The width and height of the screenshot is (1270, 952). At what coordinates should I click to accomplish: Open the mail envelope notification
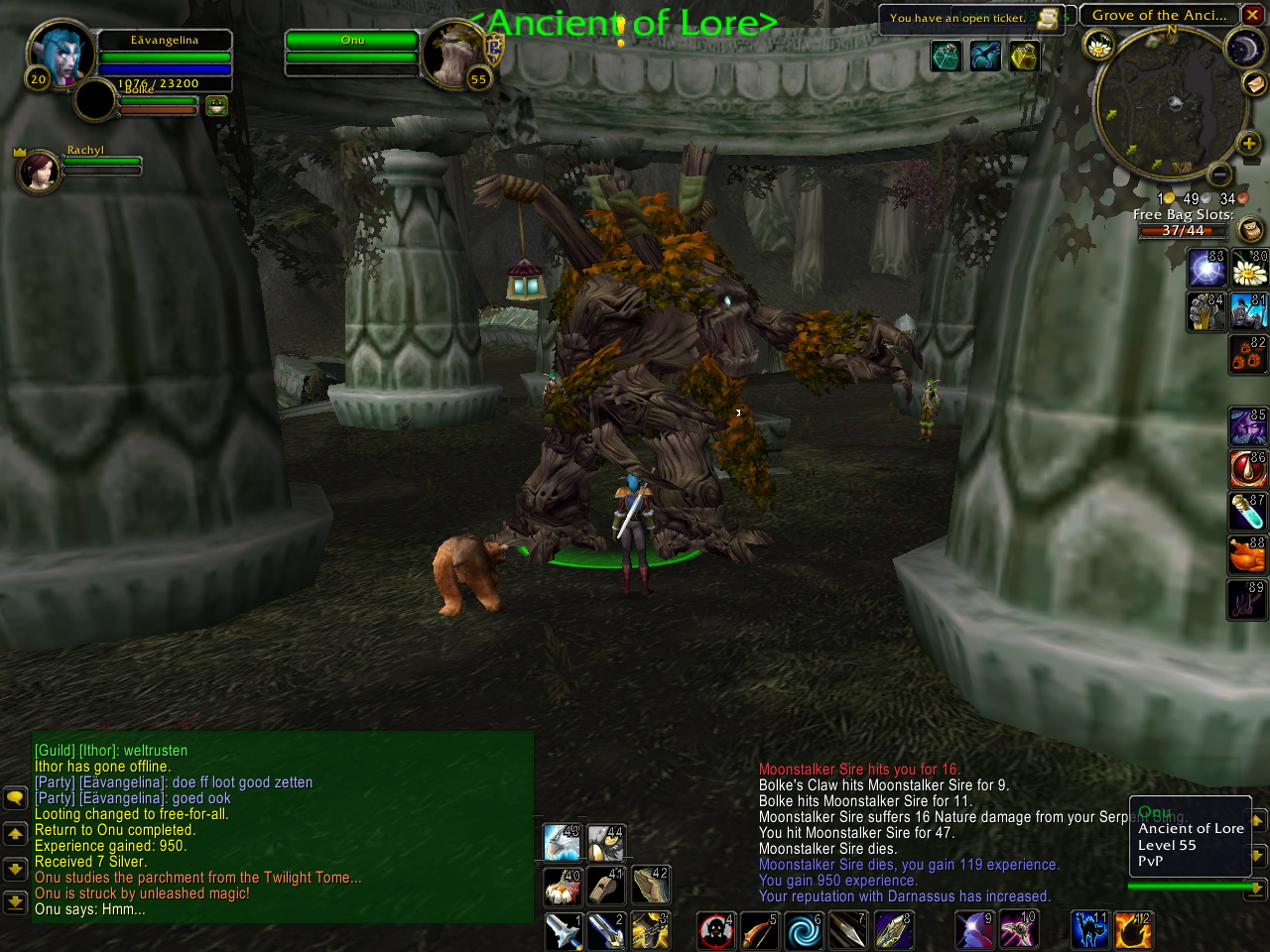[x=1255, y=83]
